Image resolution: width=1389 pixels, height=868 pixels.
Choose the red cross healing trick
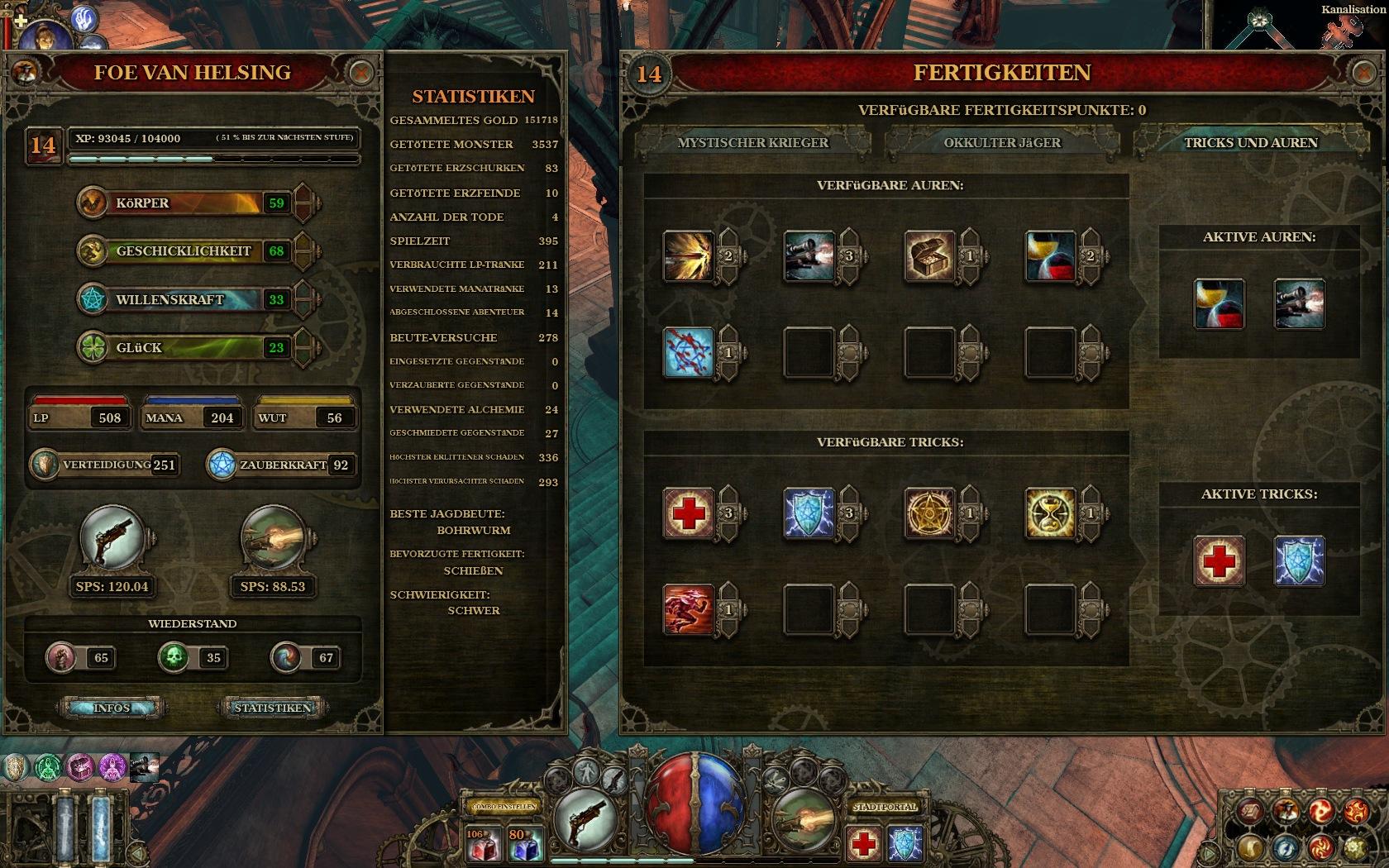[x=688, y=513]
